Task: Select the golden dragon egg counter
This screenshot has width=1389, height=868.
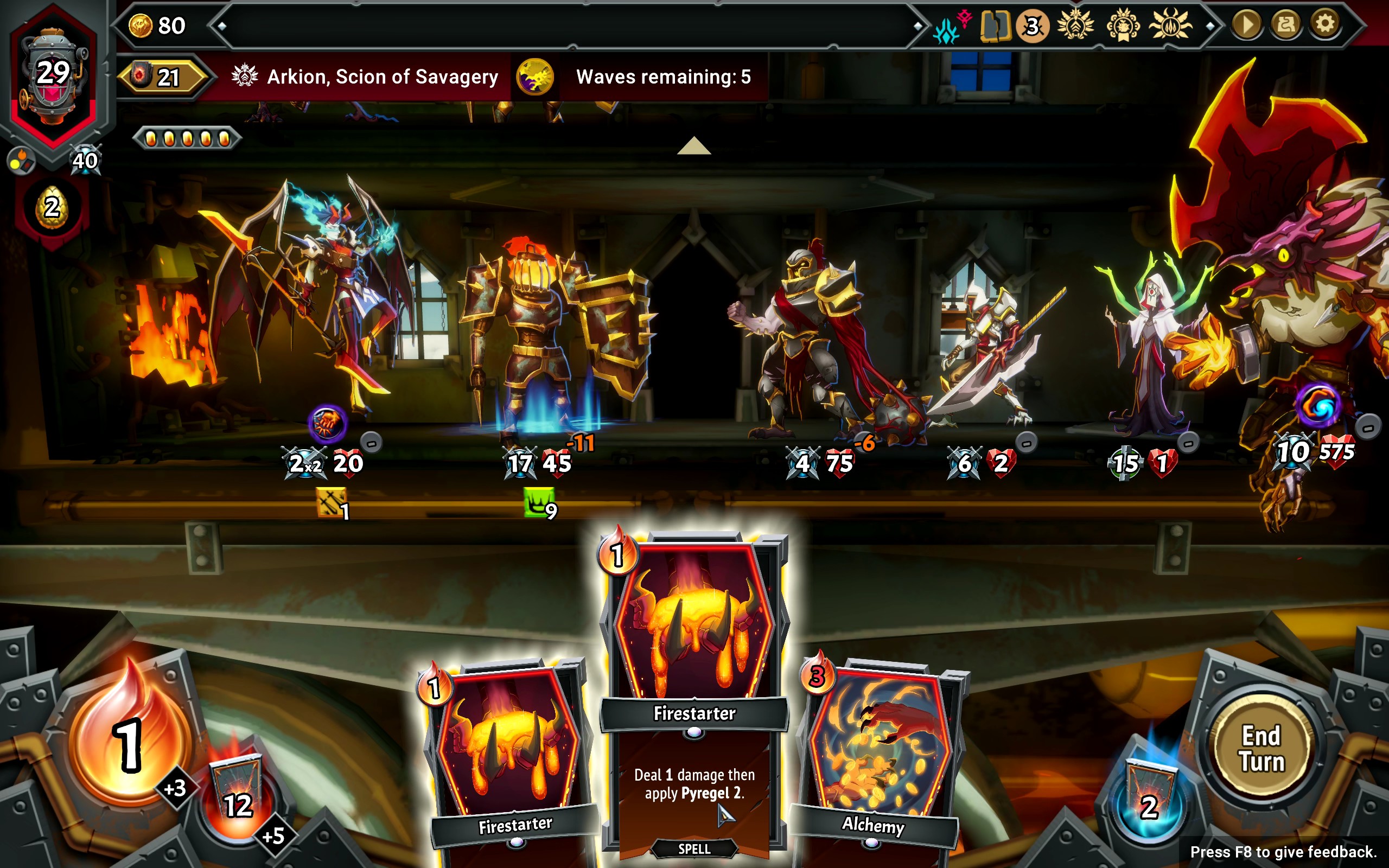Action: point(52,208)
